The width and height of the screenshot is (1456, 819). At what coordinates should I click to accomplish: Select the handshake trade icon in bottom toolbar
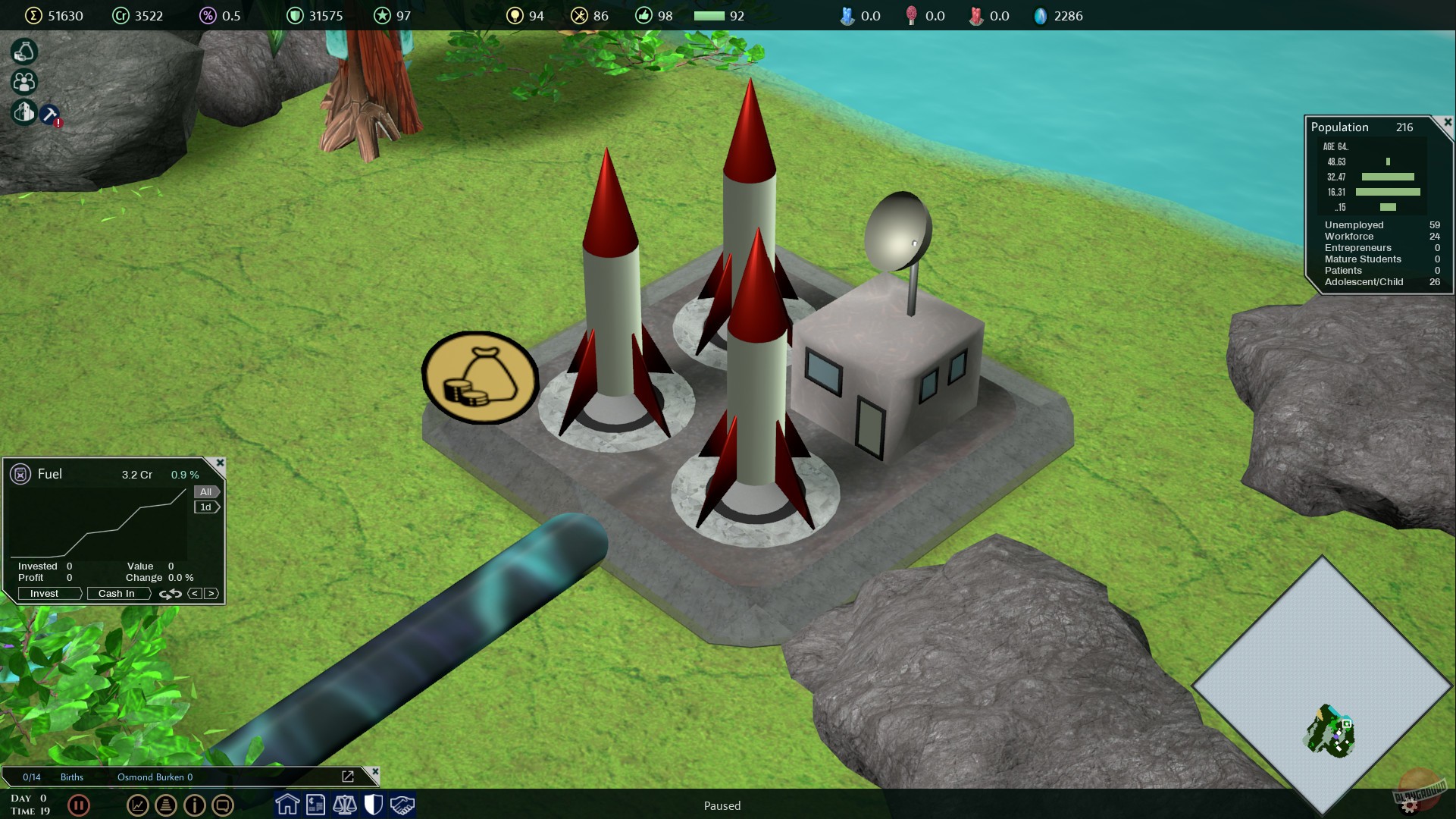pyautogui.click(x=402, y=805)
